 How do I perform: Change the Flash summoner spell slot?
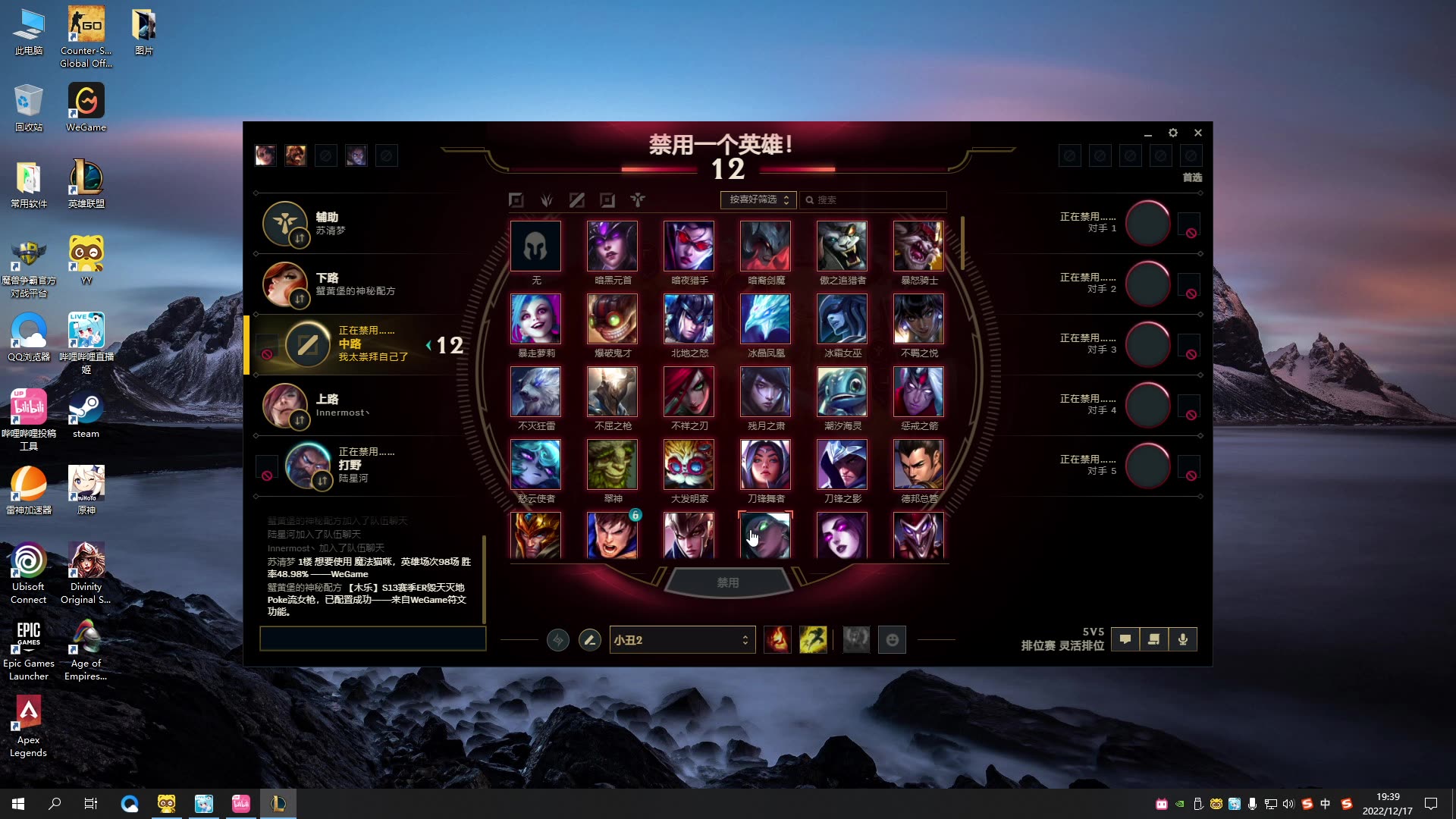[813, 640]
